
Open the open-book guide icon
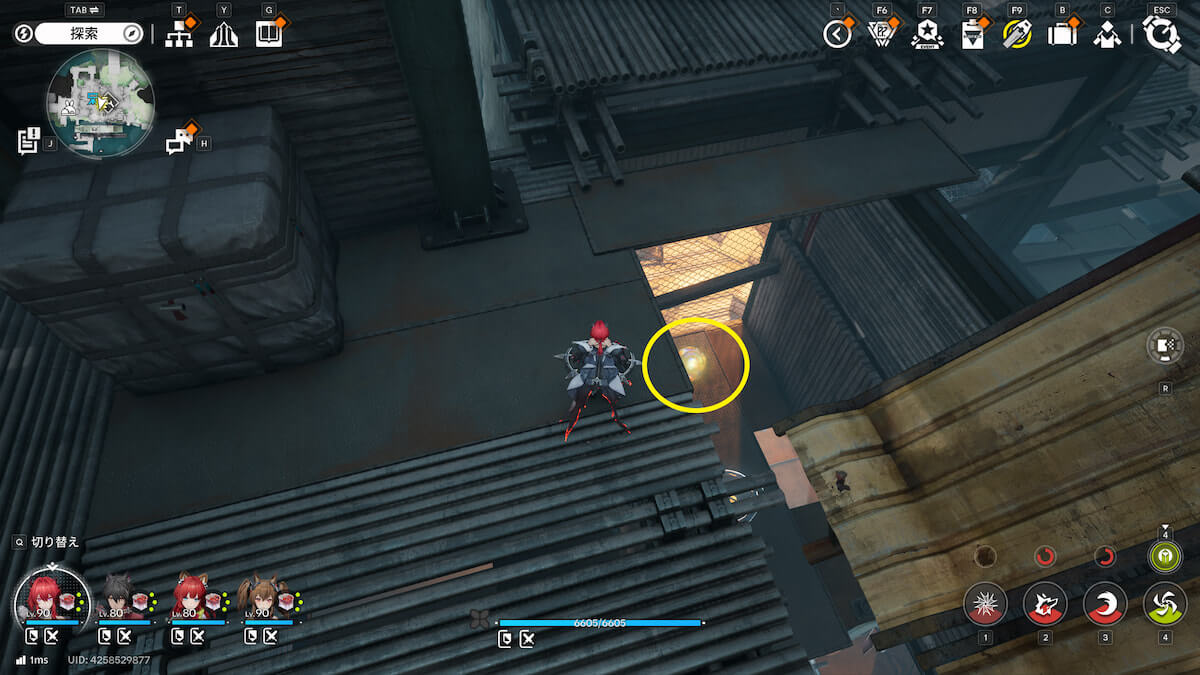click(x=268, y=34)
